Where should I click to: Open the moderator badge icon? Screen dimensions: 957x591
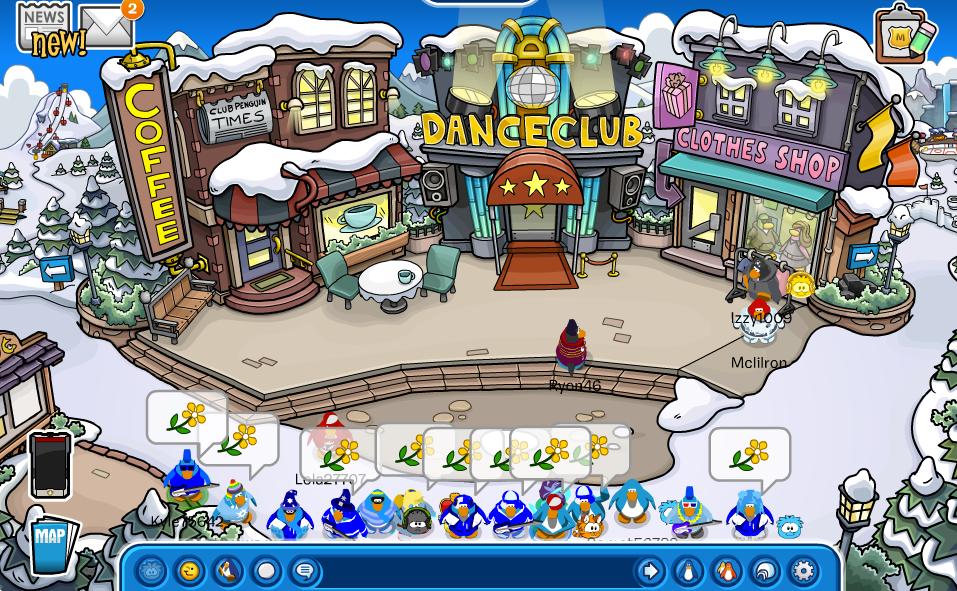click(903, 35)
